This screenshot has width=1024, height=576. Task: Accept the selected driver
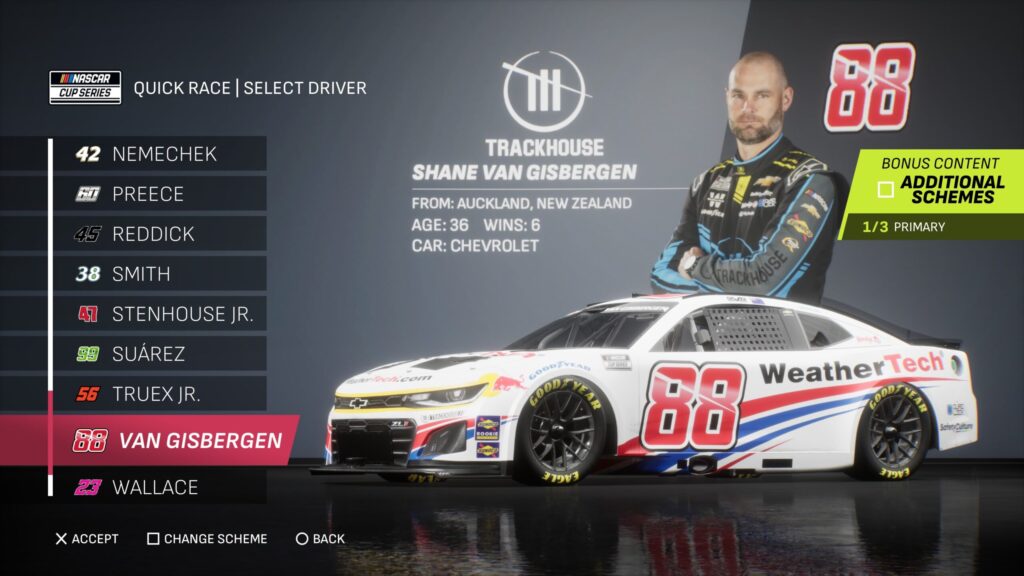pyautogui.click(x=86, y=539)
